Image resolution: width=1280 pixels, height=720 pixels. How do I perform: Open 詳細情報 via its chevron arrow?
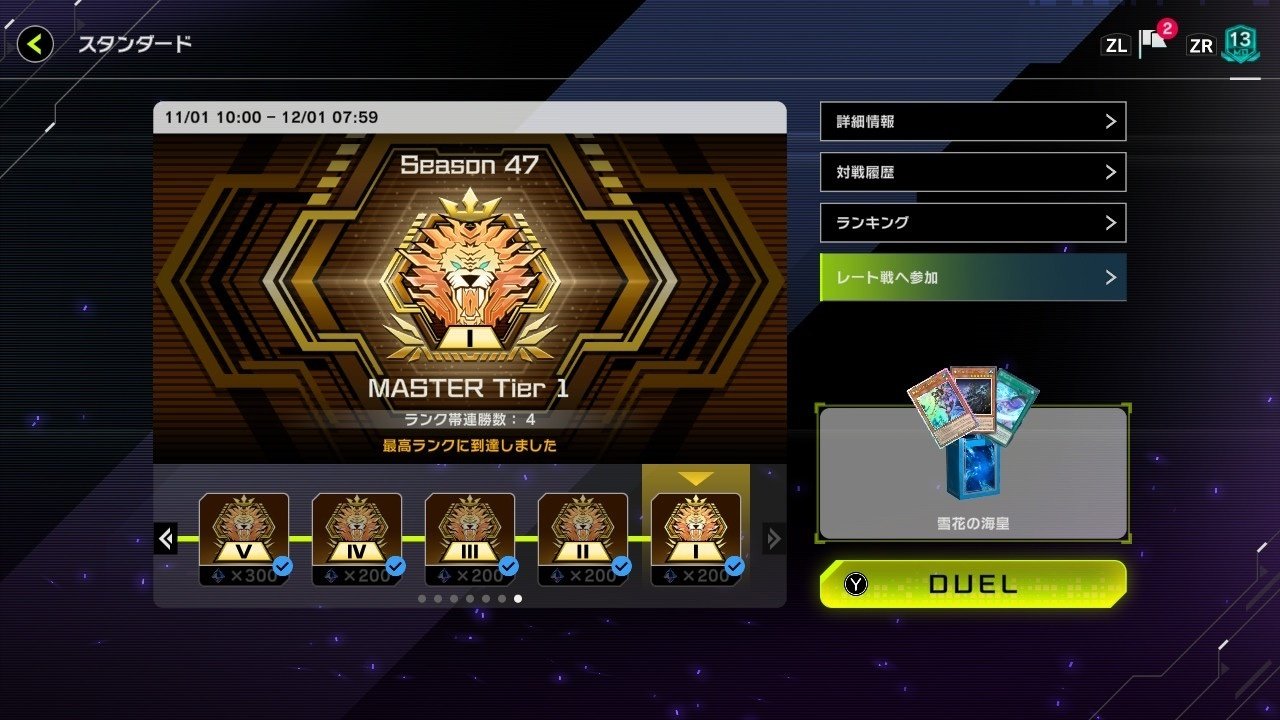(1112, 121)
